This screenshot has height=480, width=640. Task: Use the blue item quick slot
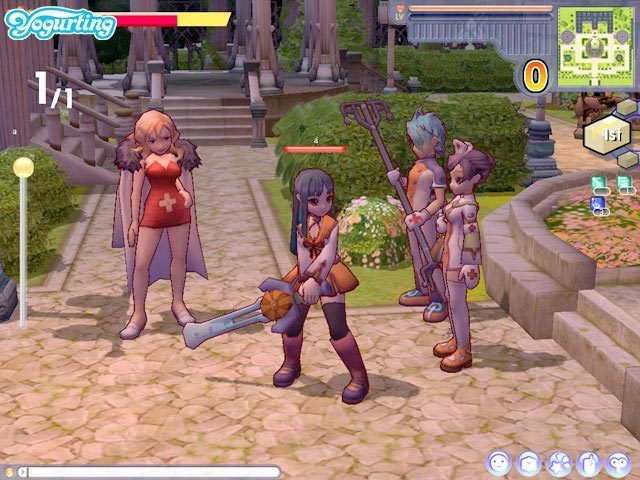pos(598,203)
